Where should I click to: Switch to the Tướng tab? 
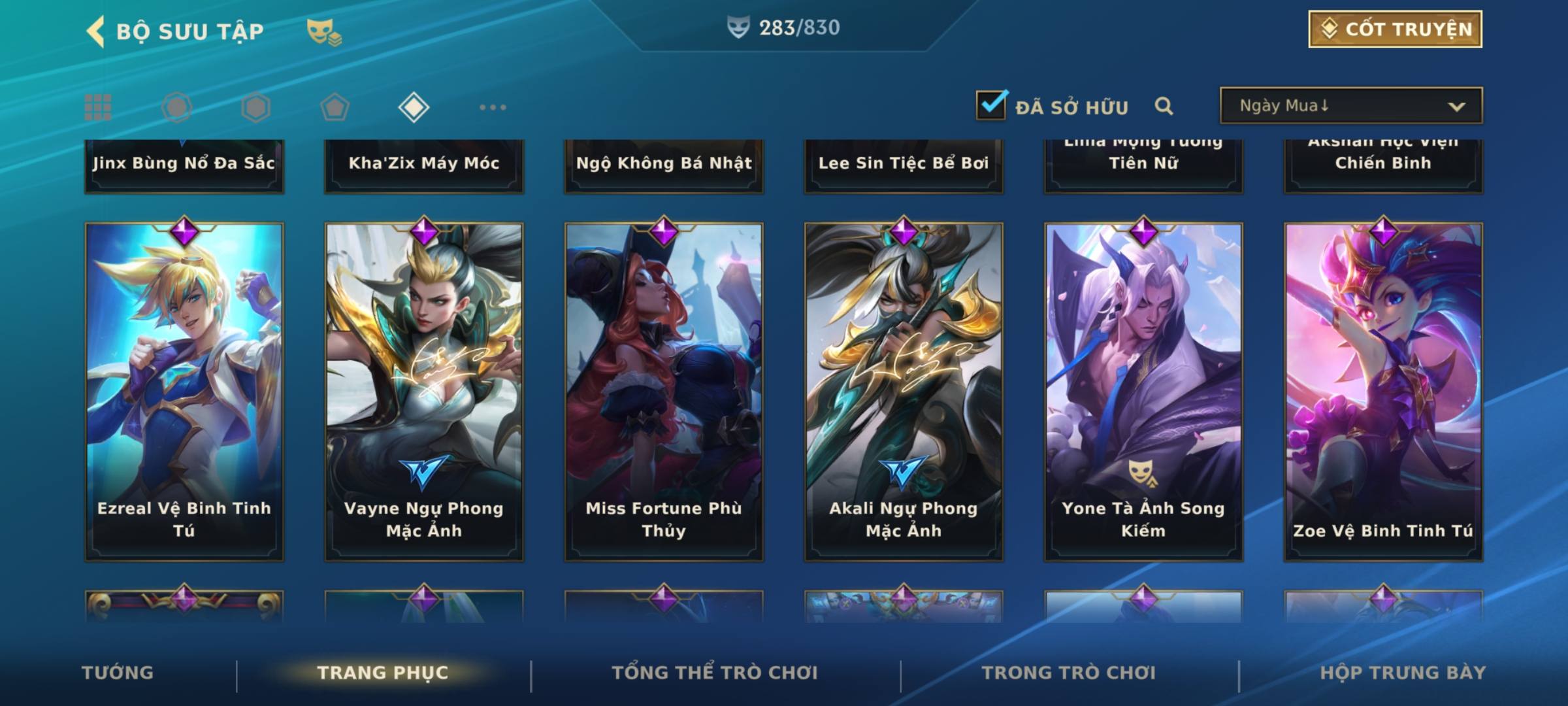point(118,673)
